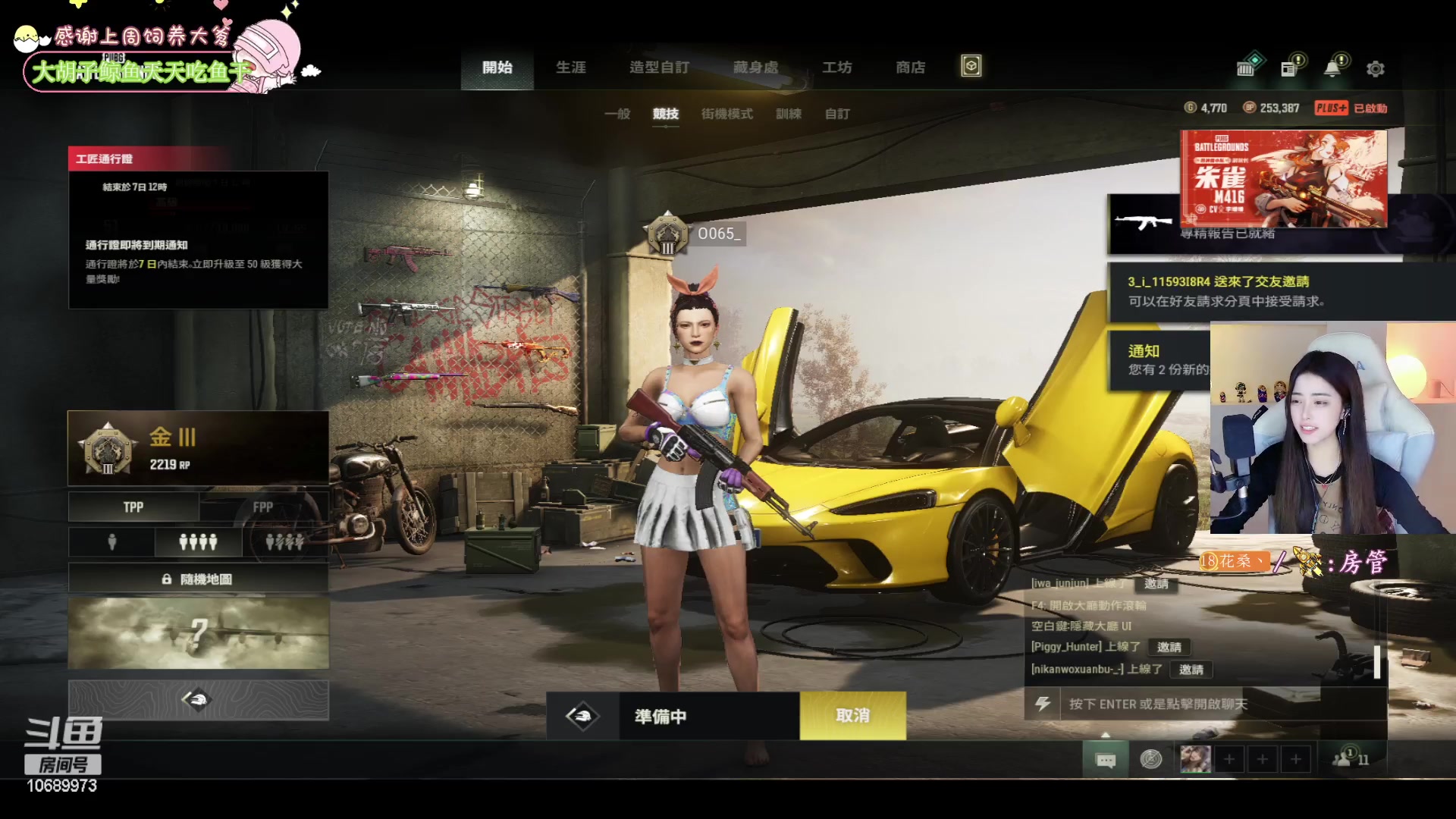
Task: Open the 商店 store tab
Action: tap(910, 67)
